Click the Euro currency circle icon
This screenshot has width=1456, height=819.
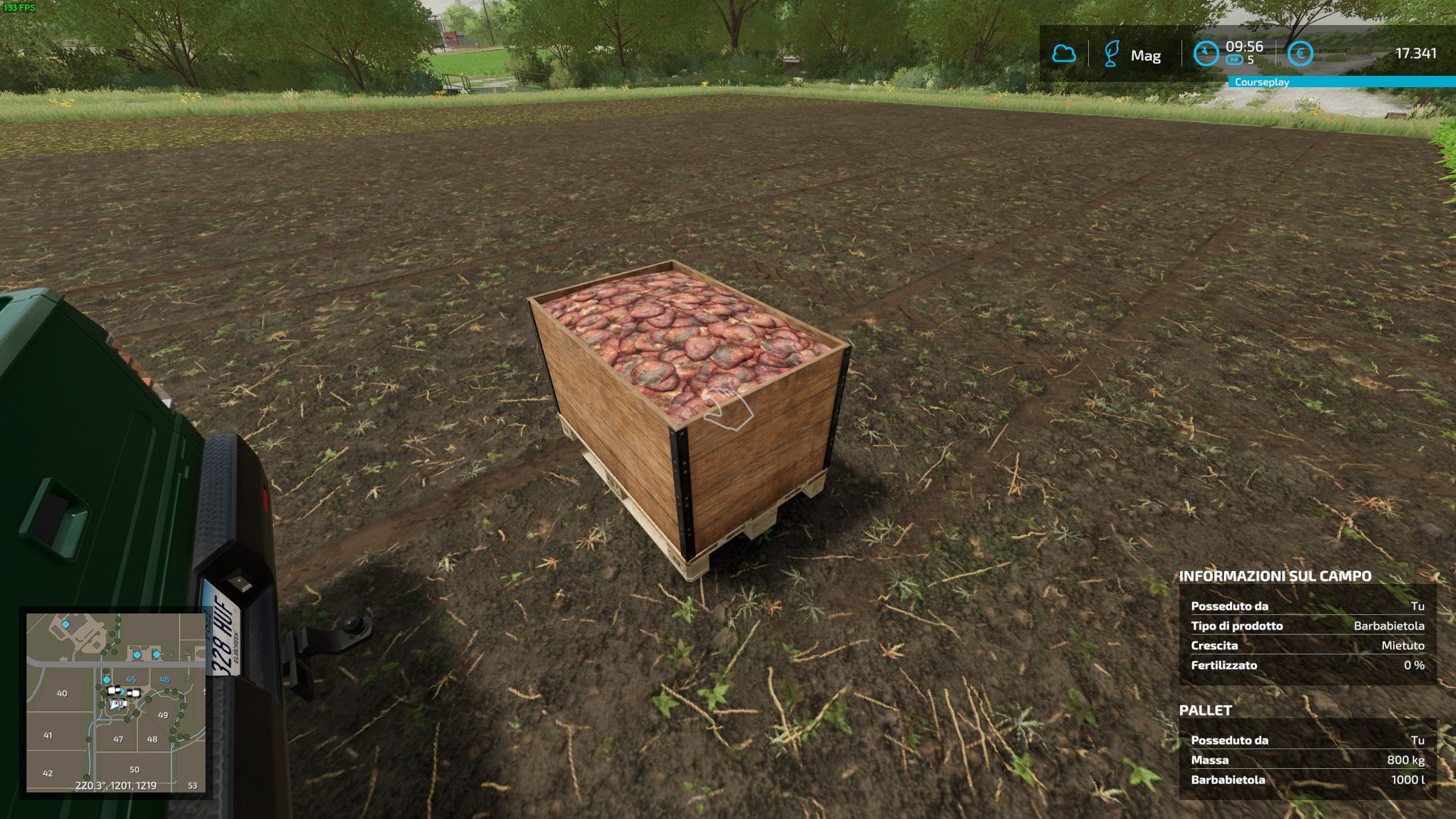1300,52
